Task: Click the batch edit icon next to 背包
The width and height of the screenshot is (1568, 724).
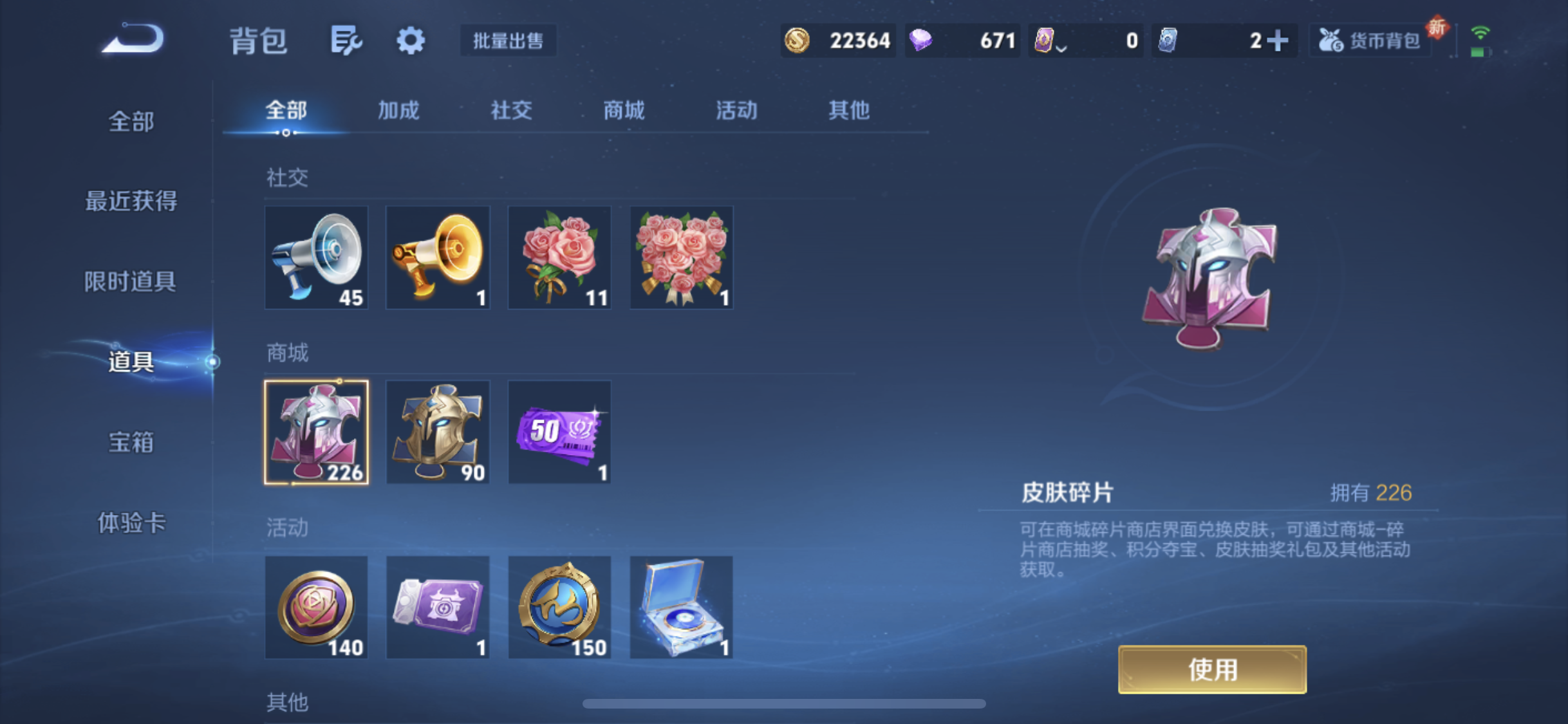Action: [x=346, y=40]
